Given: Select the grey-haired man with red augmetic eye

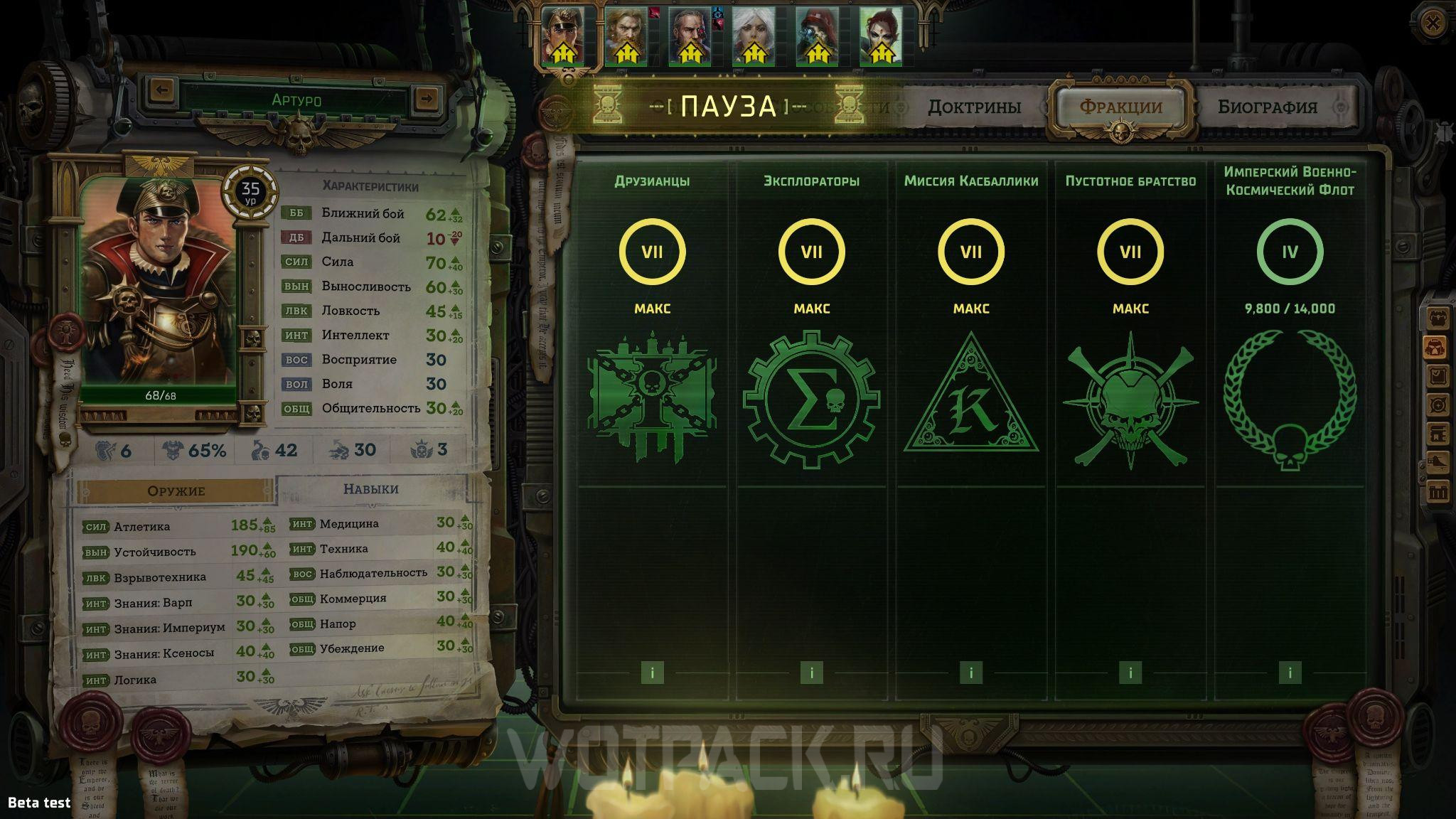Looking at the screenshot, I should 689,36.
